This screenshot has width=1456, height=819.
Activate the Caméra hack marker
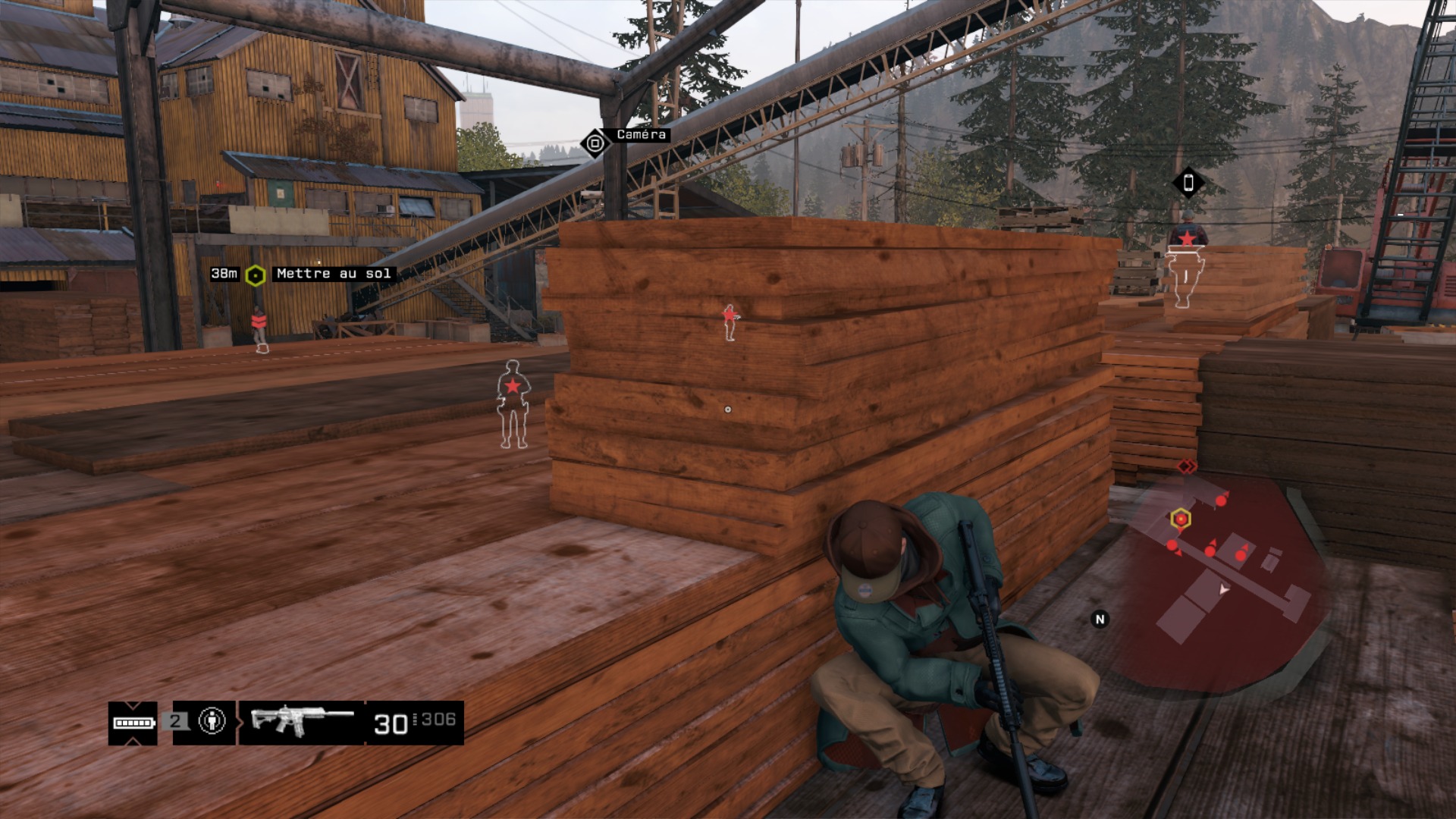click(595, 143)
